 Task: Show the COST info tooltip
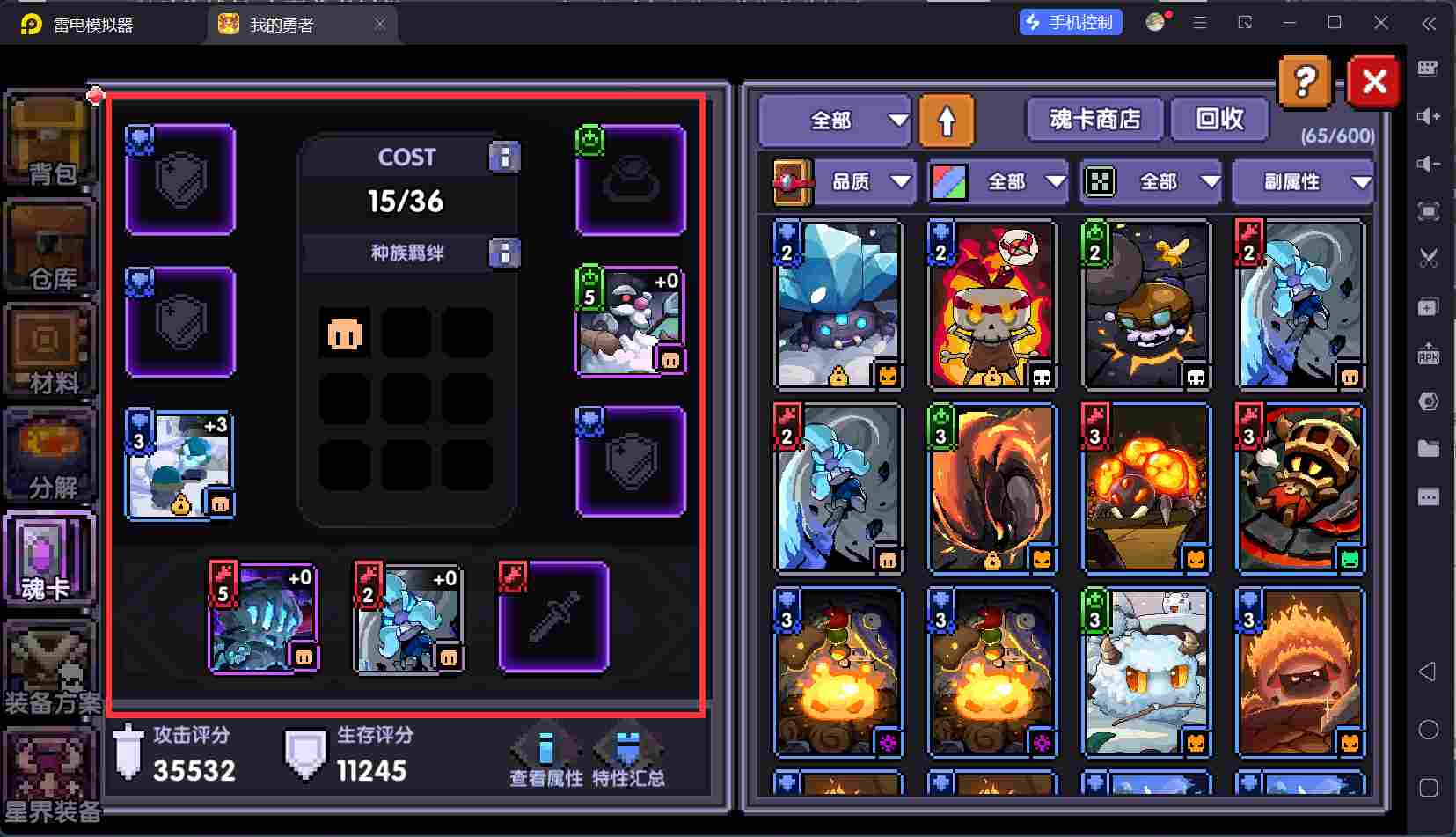click(x=504, y=158)
